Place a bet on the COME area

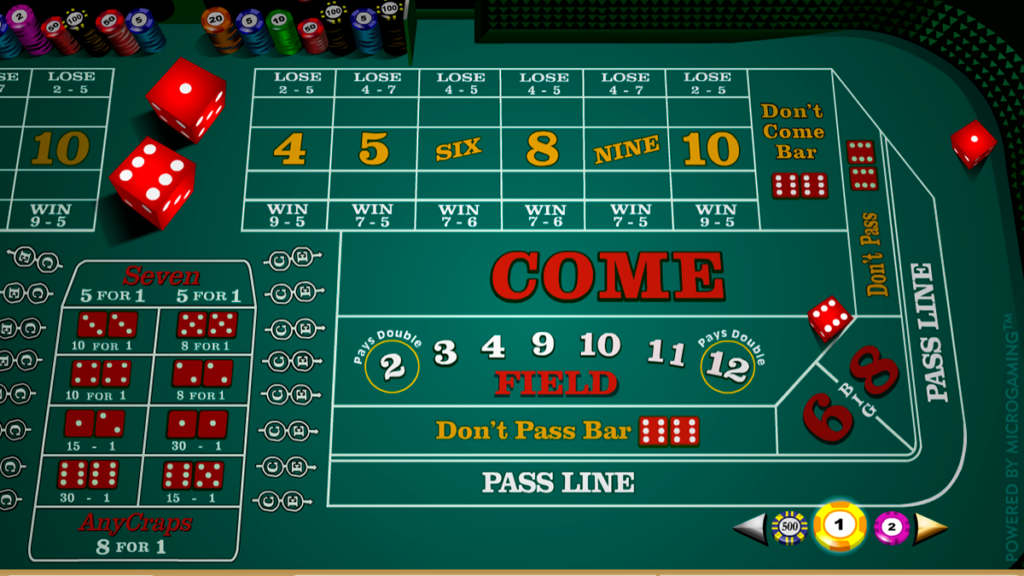pyautogui.click(x=607, y=276)
